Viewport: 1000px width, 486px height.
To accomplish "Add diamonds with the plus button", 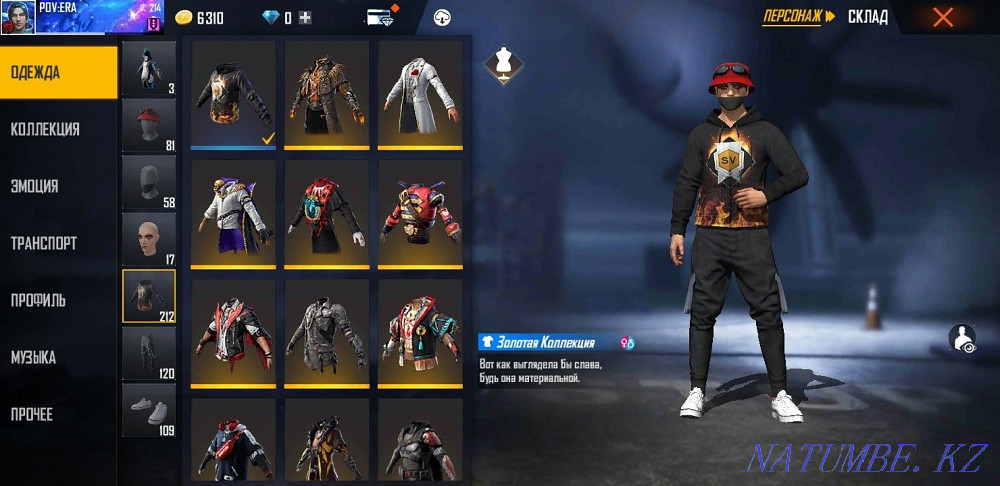I will pyautogui.click(x=305, y=18).
